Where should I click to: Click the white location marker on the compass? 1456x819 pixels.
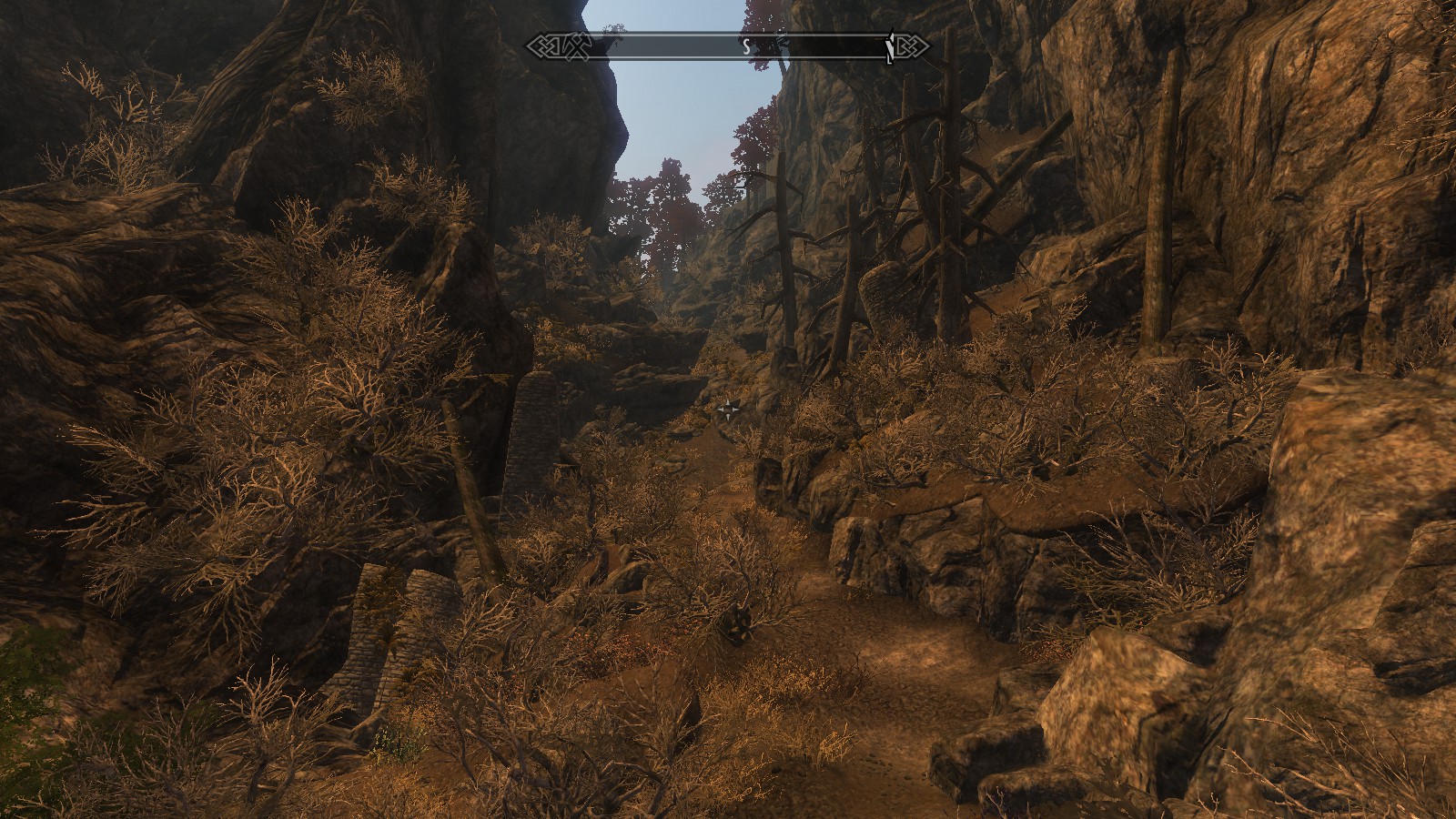(890, 47)
